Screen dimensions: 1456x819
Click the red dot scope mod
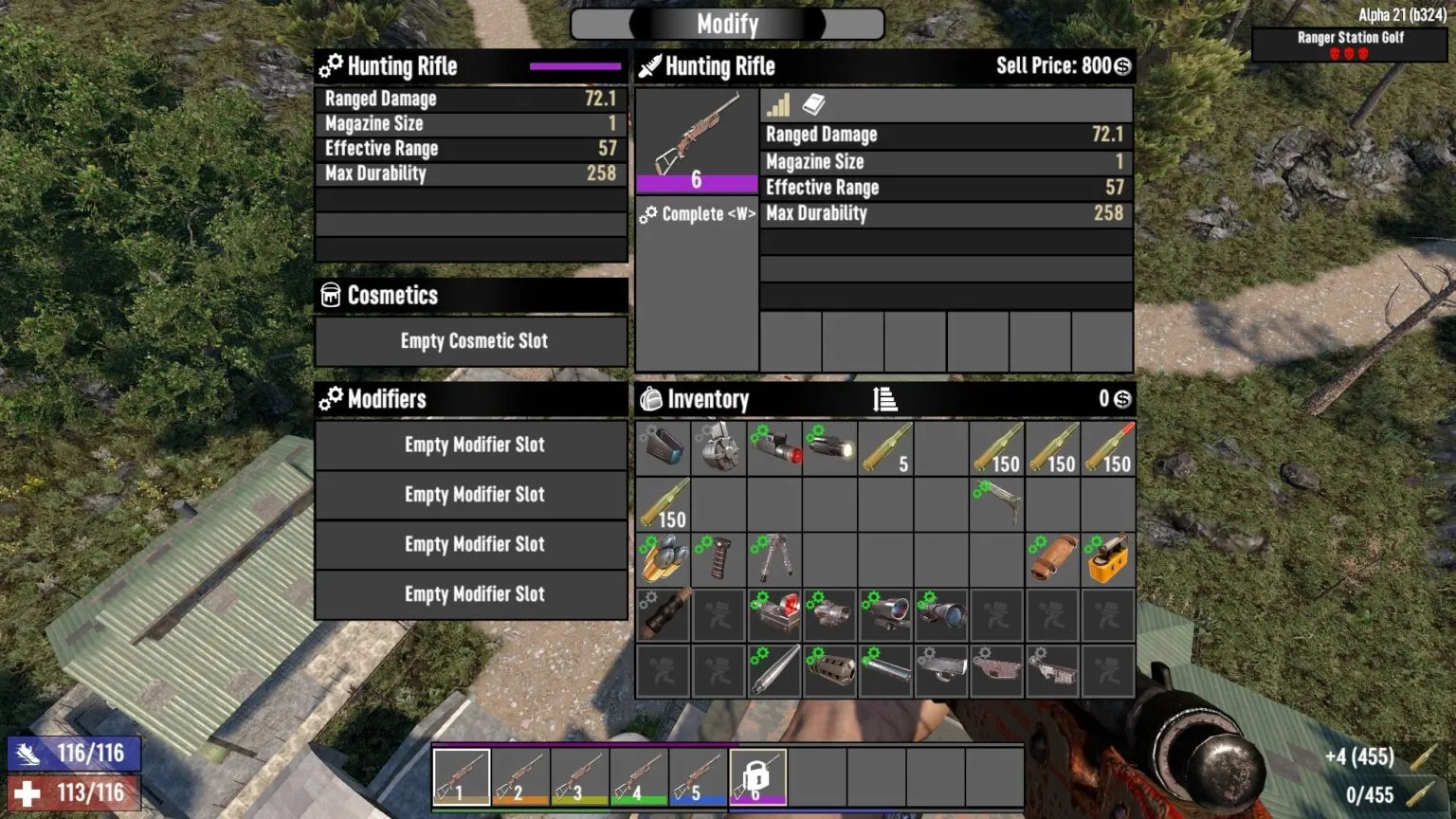pos(774,614)
